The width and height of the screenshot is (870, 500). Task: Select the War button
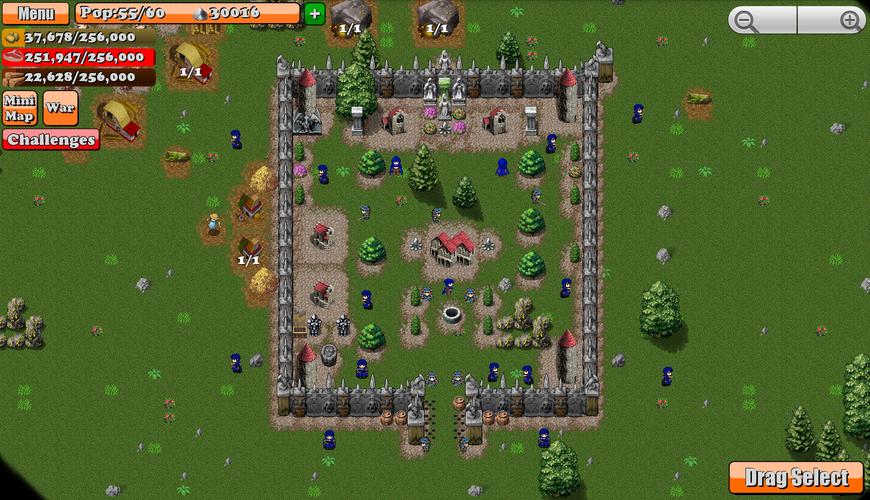pyautogui.click(x=60, y=108)
